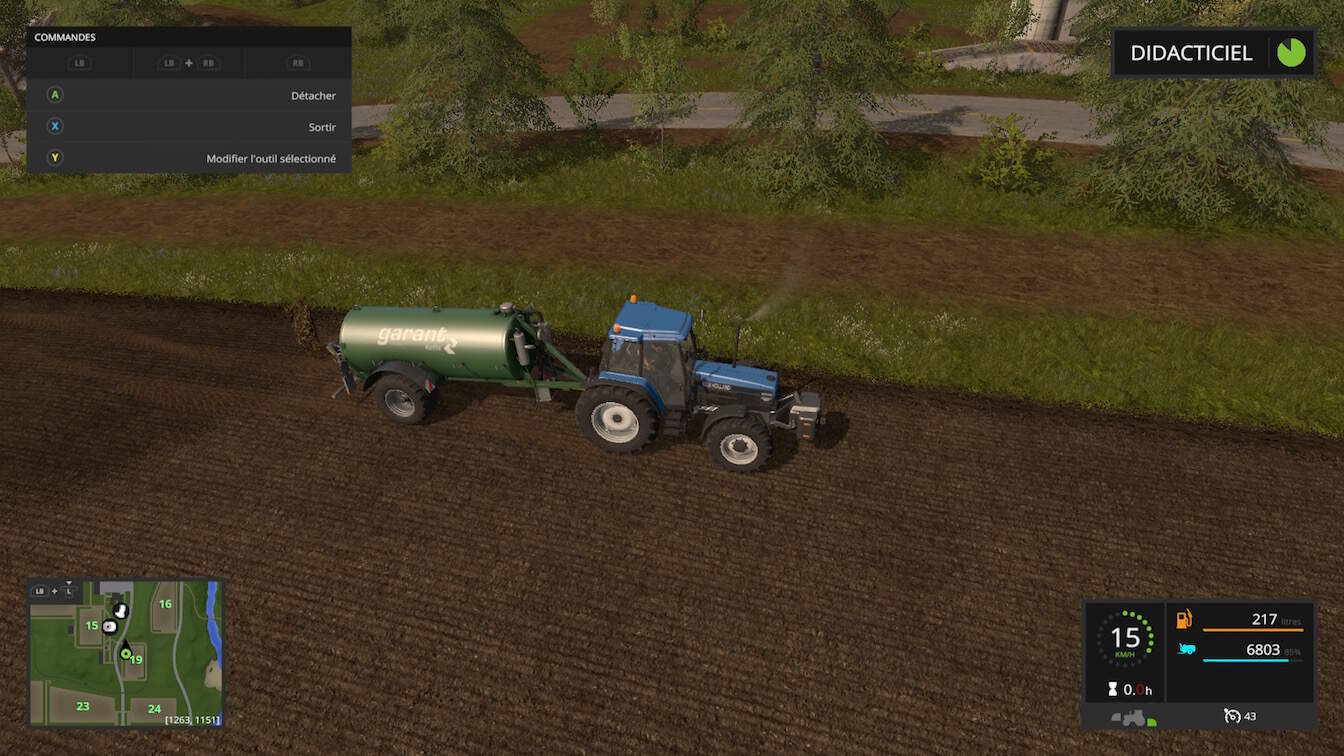Click the blue slurry tank fill icon

[1186, 650]
